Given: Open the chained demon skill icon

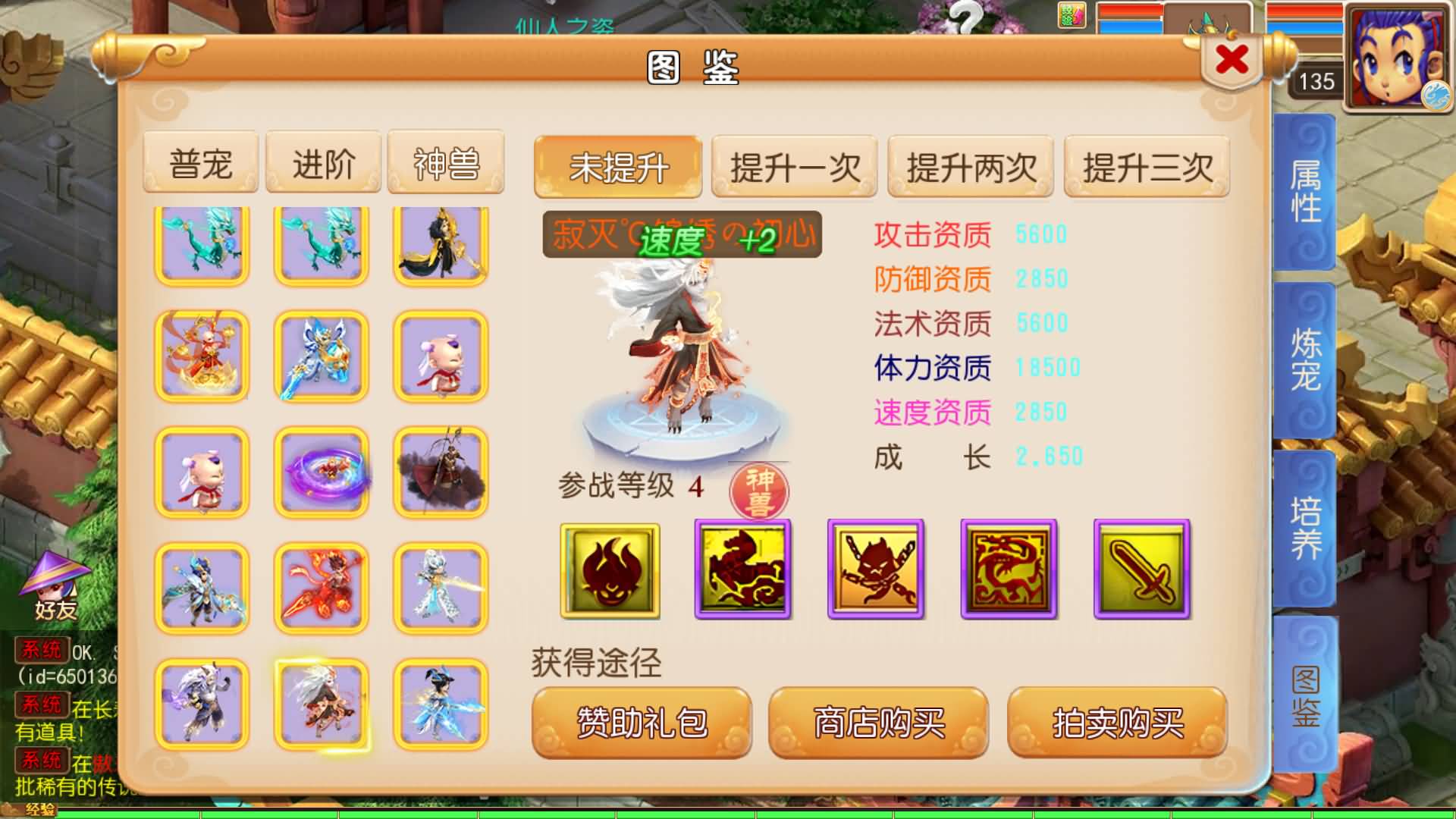Looking at the screenshot, I should (x=875, y=573).
